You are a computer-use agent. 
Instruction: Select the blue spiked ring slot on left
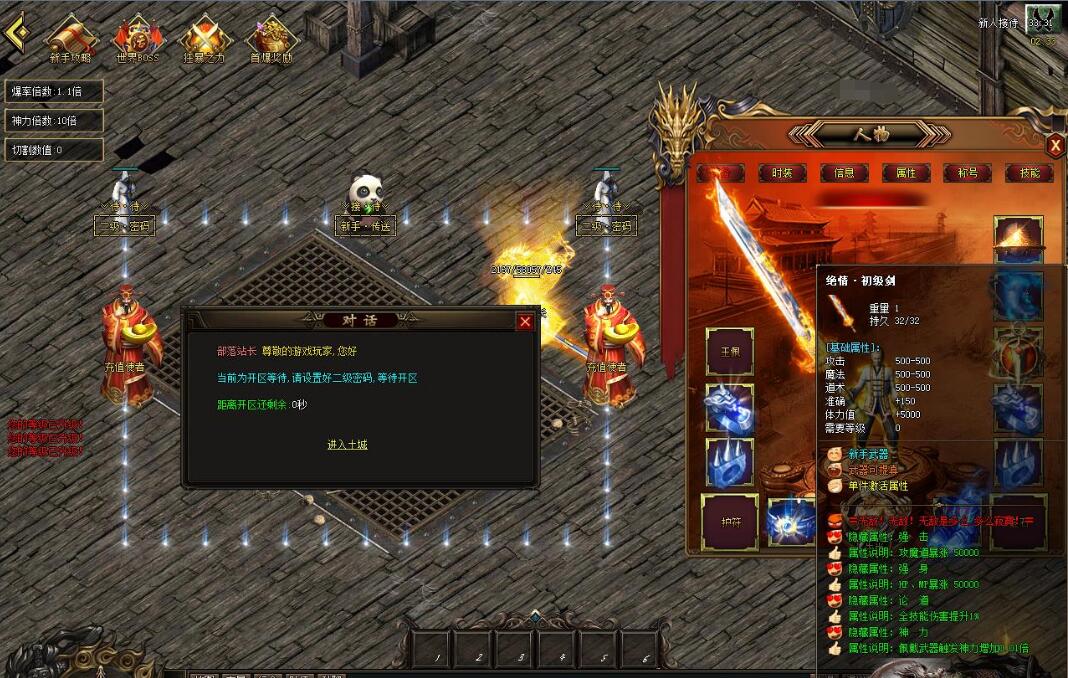coord(730,464)
